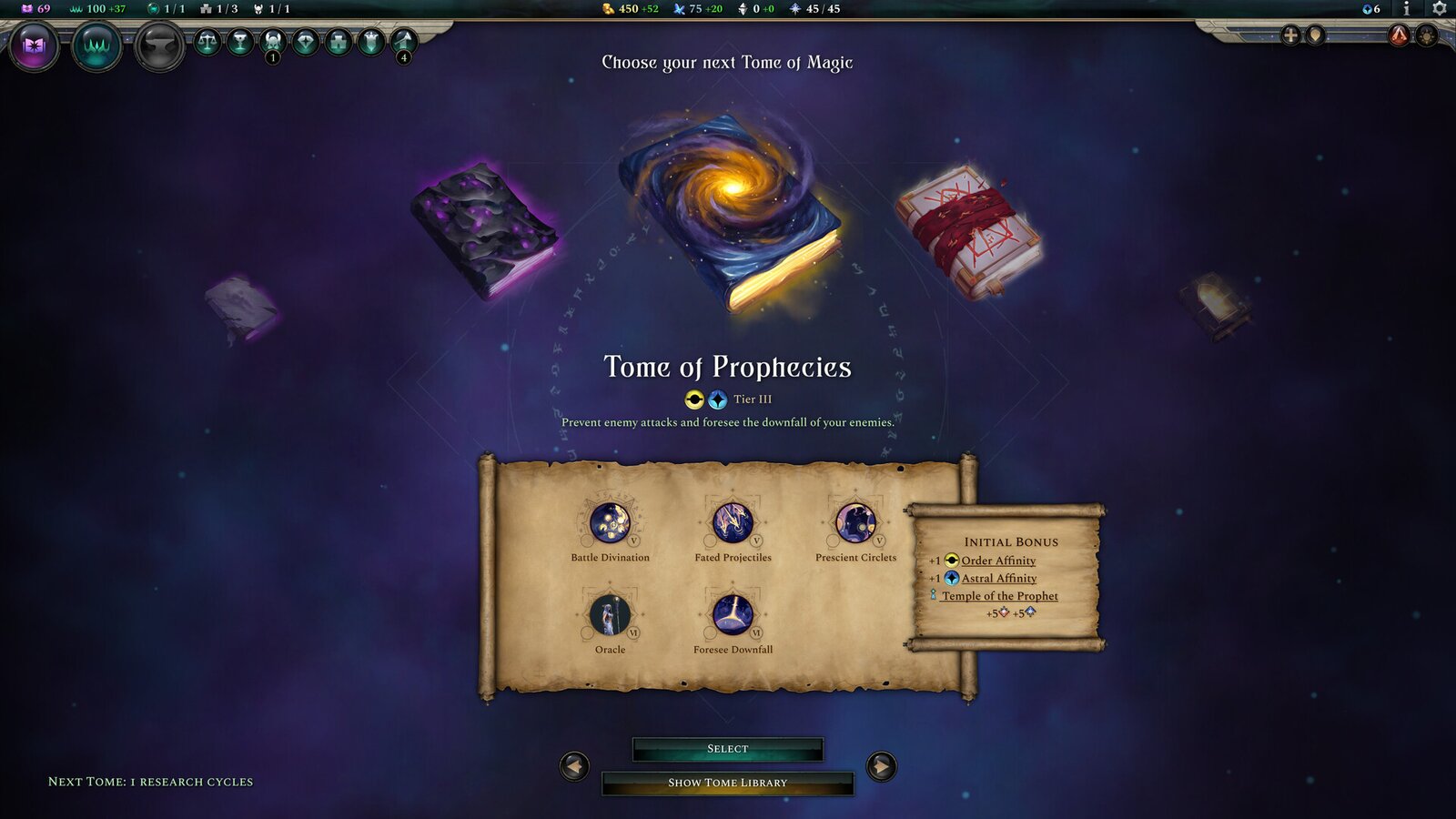Click the info icon next to the gear
This screenshot has width=1456, height=819.
point(1407,9)
